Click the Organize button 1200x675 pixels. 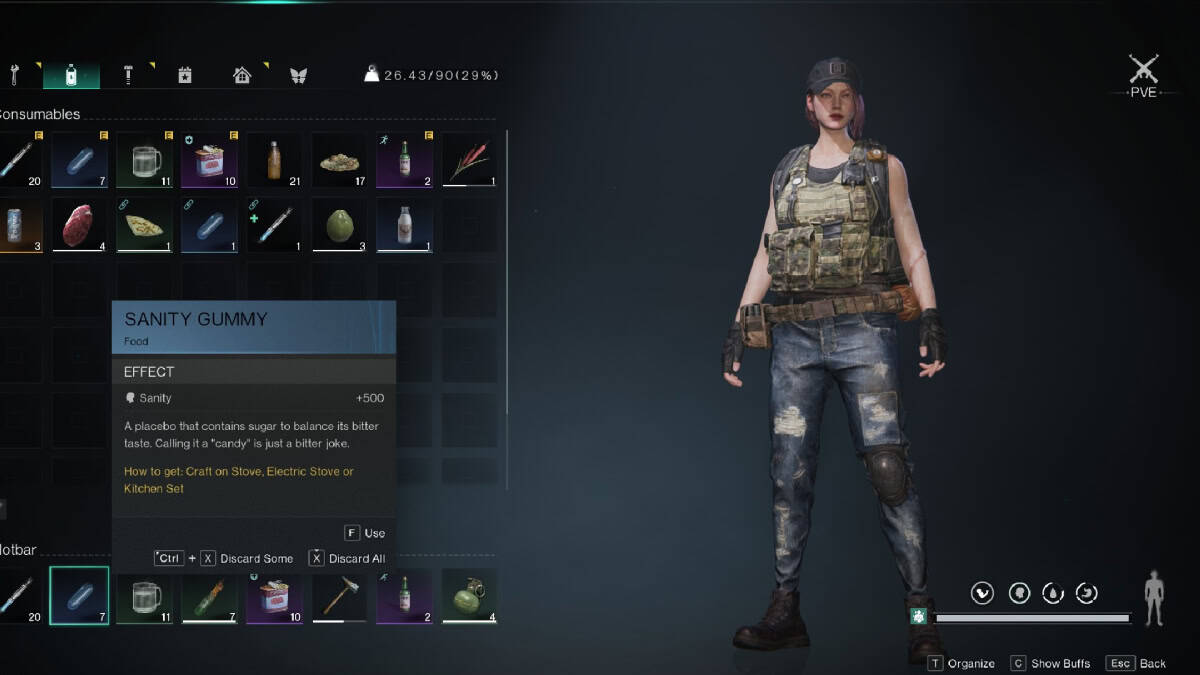pos(961,663)
